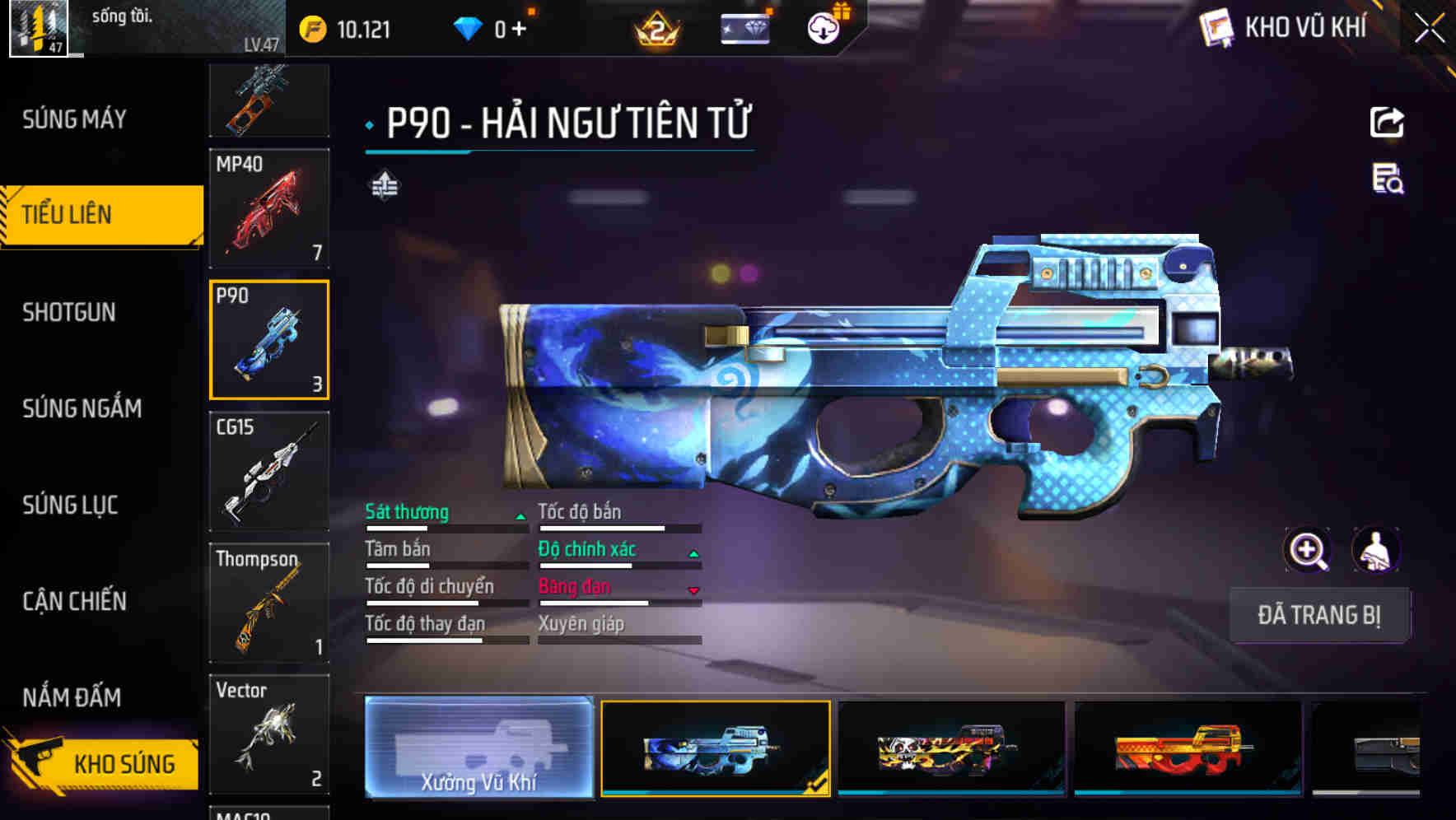The height and width of the screenshot is (820, 1456).
Task: Select the MP40 weapon tile
Action: click(269, 208)
